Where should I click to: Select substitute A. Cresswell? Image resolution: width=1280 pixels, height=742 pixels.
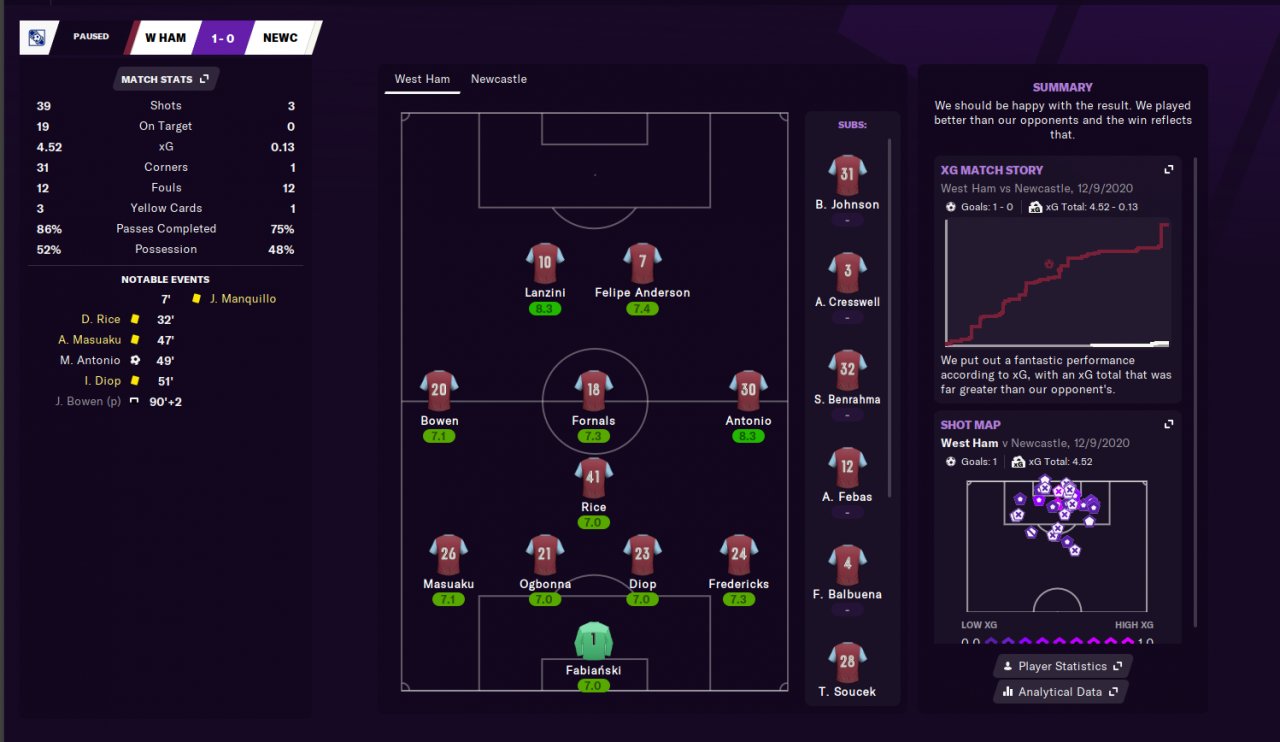847,273
